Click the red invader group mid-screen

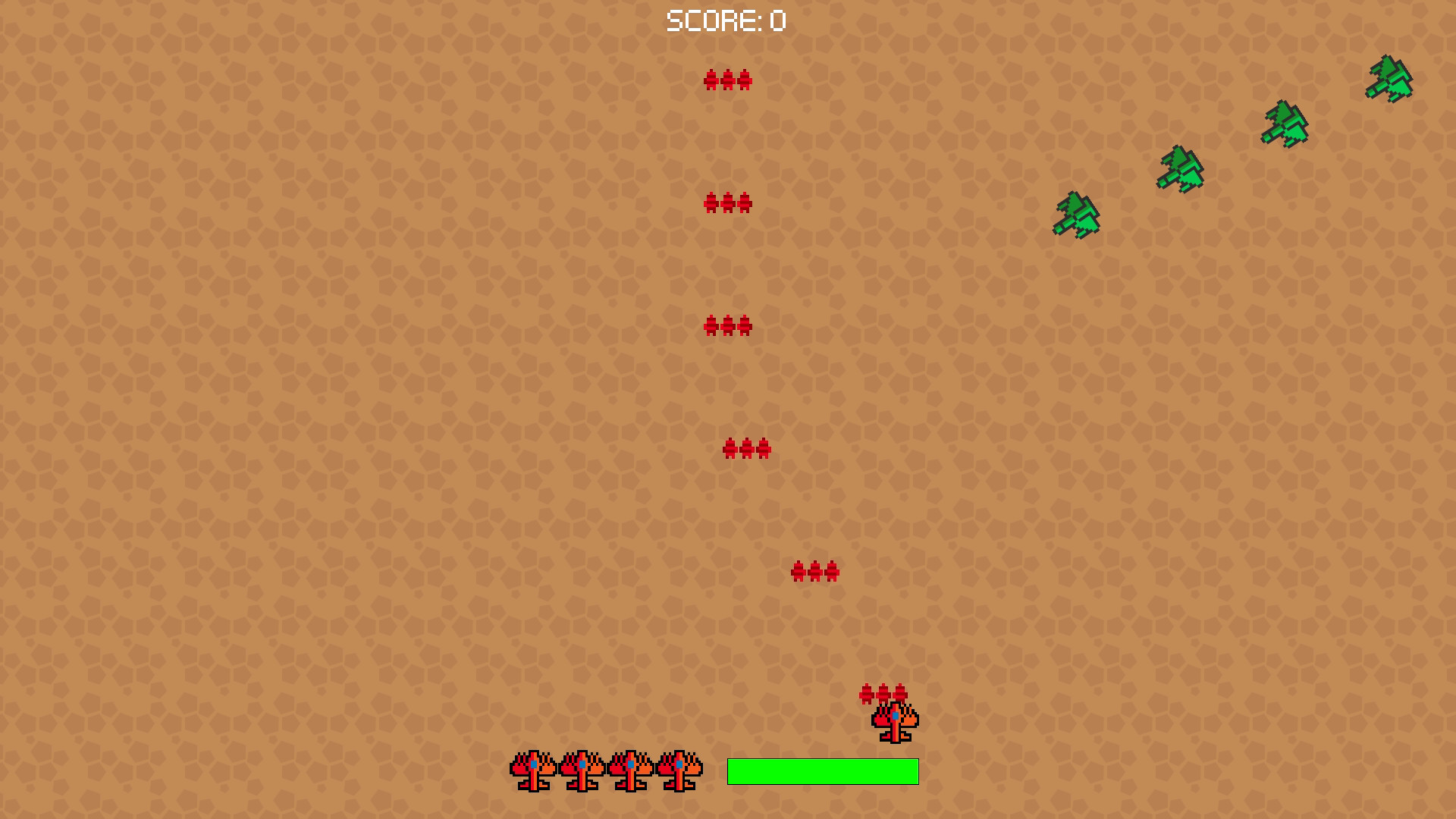click(x=730, y=325)
